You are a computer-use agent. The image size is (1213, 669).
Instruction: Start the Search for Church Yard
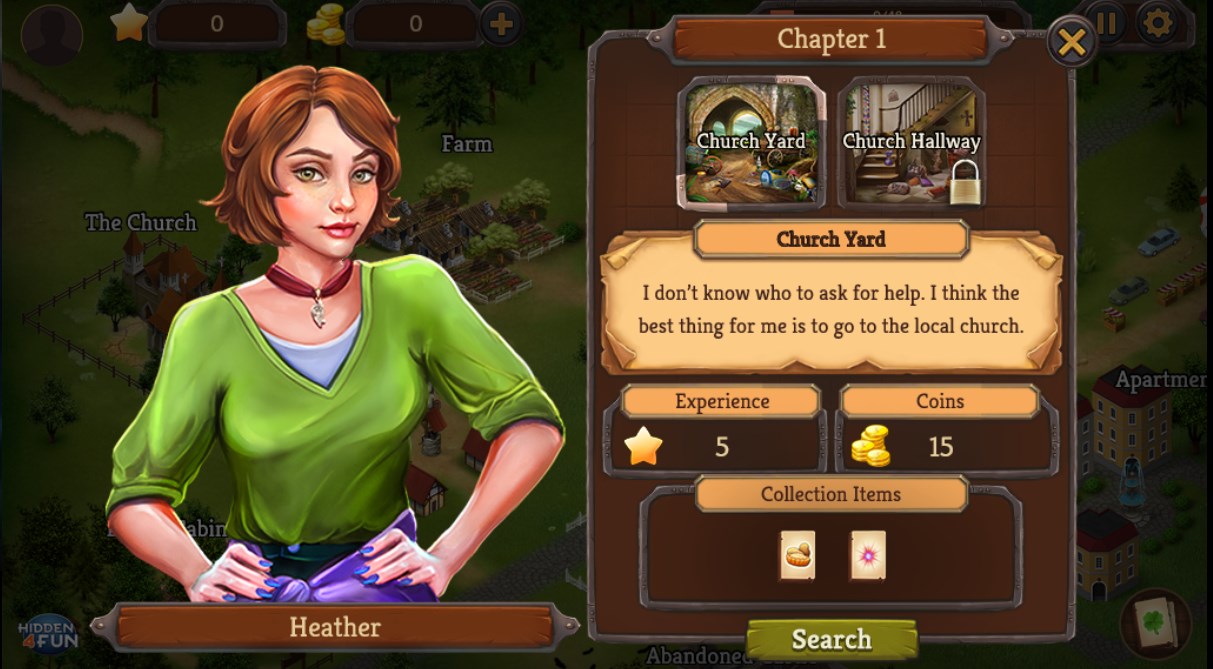point(831,639)
